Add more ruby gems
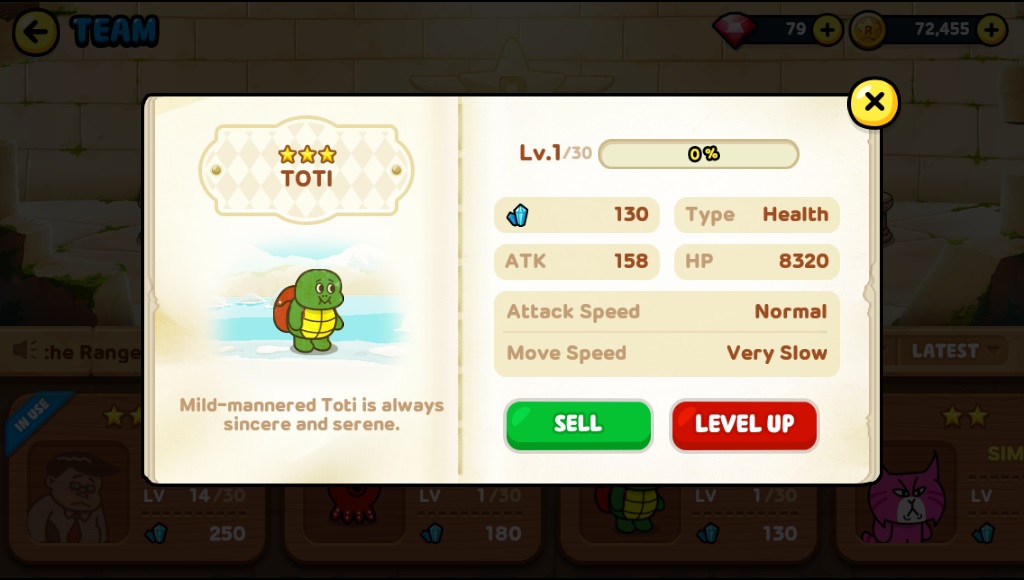 click(x=827, y=30)
